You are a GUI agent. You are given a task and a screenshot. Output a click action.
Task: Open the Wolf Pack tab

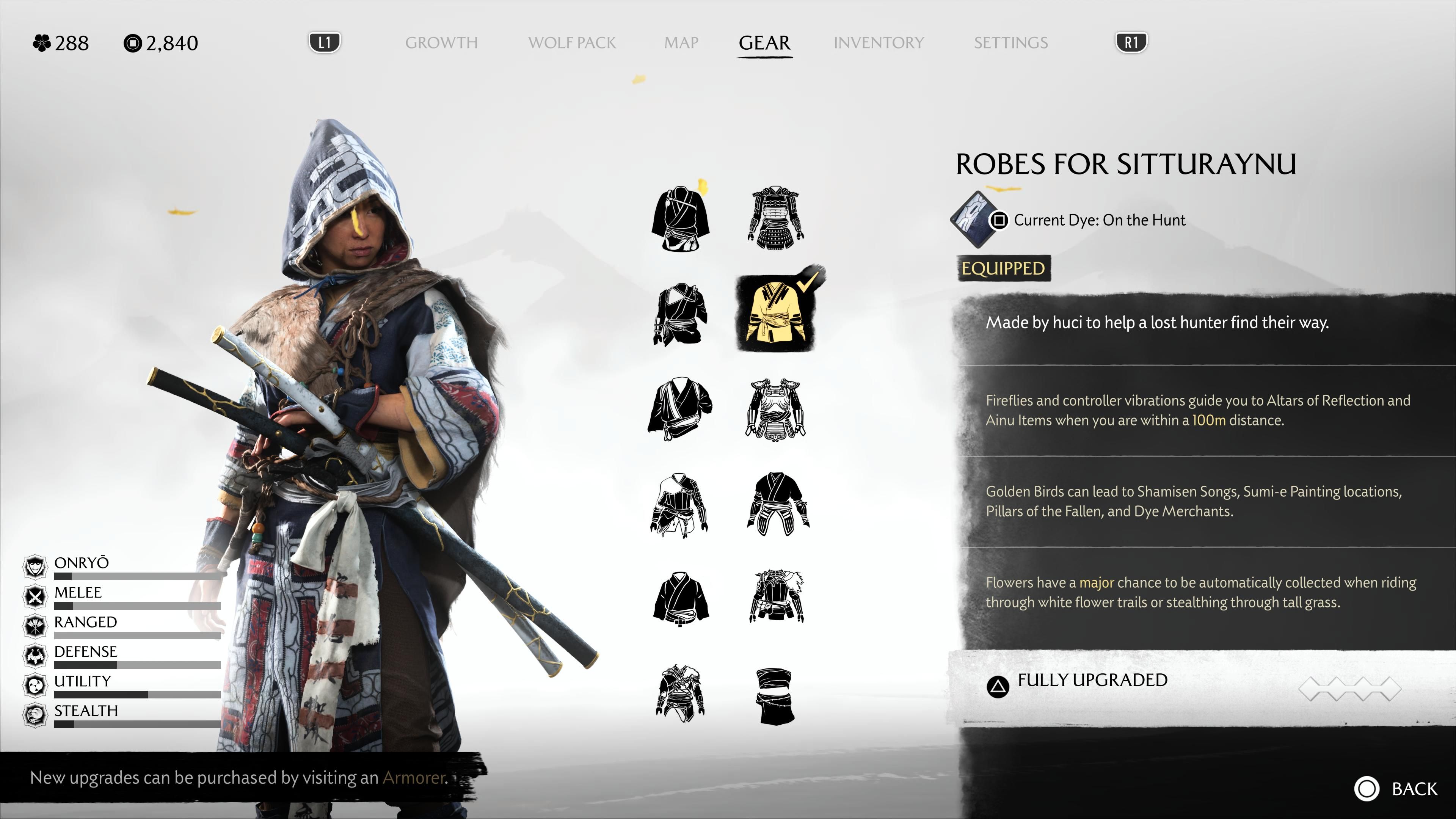tap(572, 43)
